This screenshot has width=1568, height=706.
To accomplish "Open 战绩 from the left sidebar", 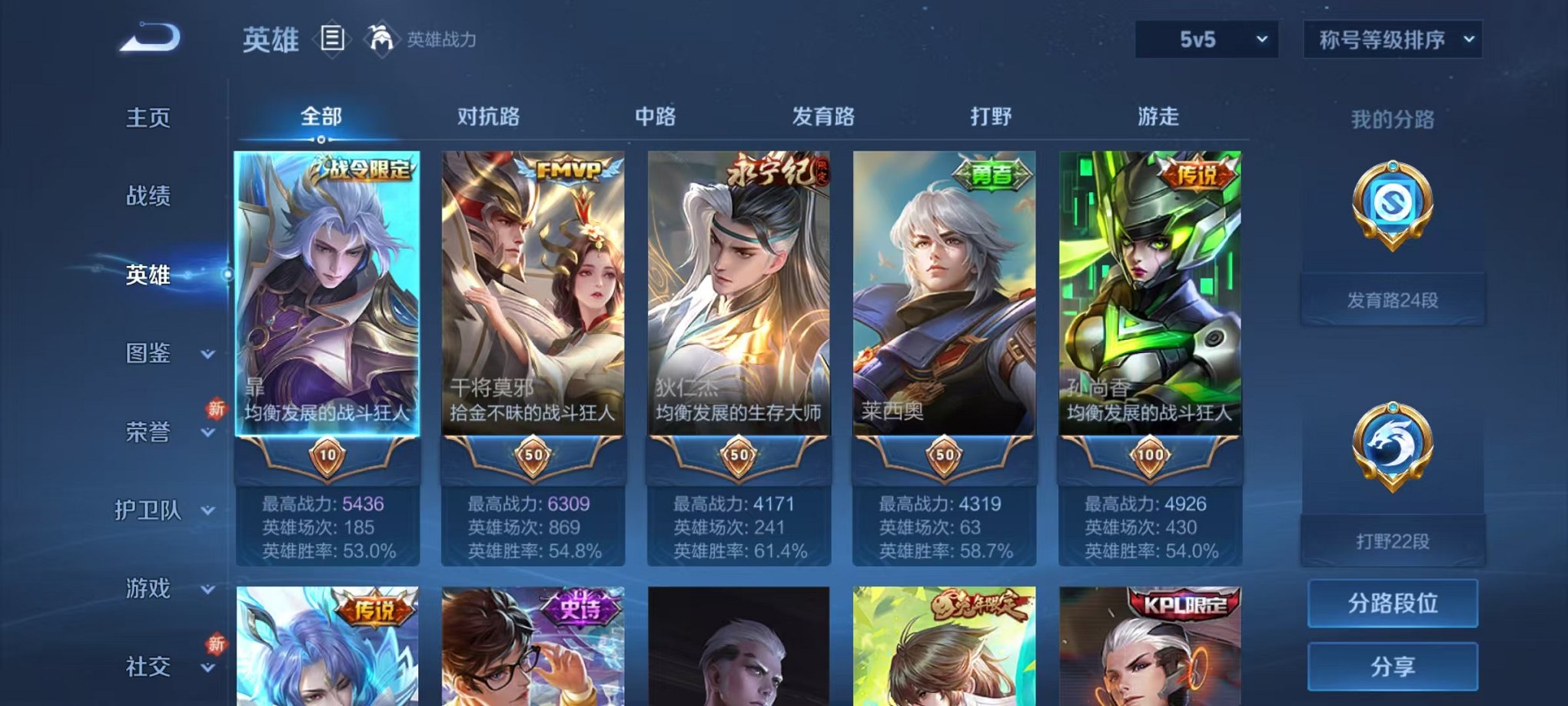I will coord(150,198).
